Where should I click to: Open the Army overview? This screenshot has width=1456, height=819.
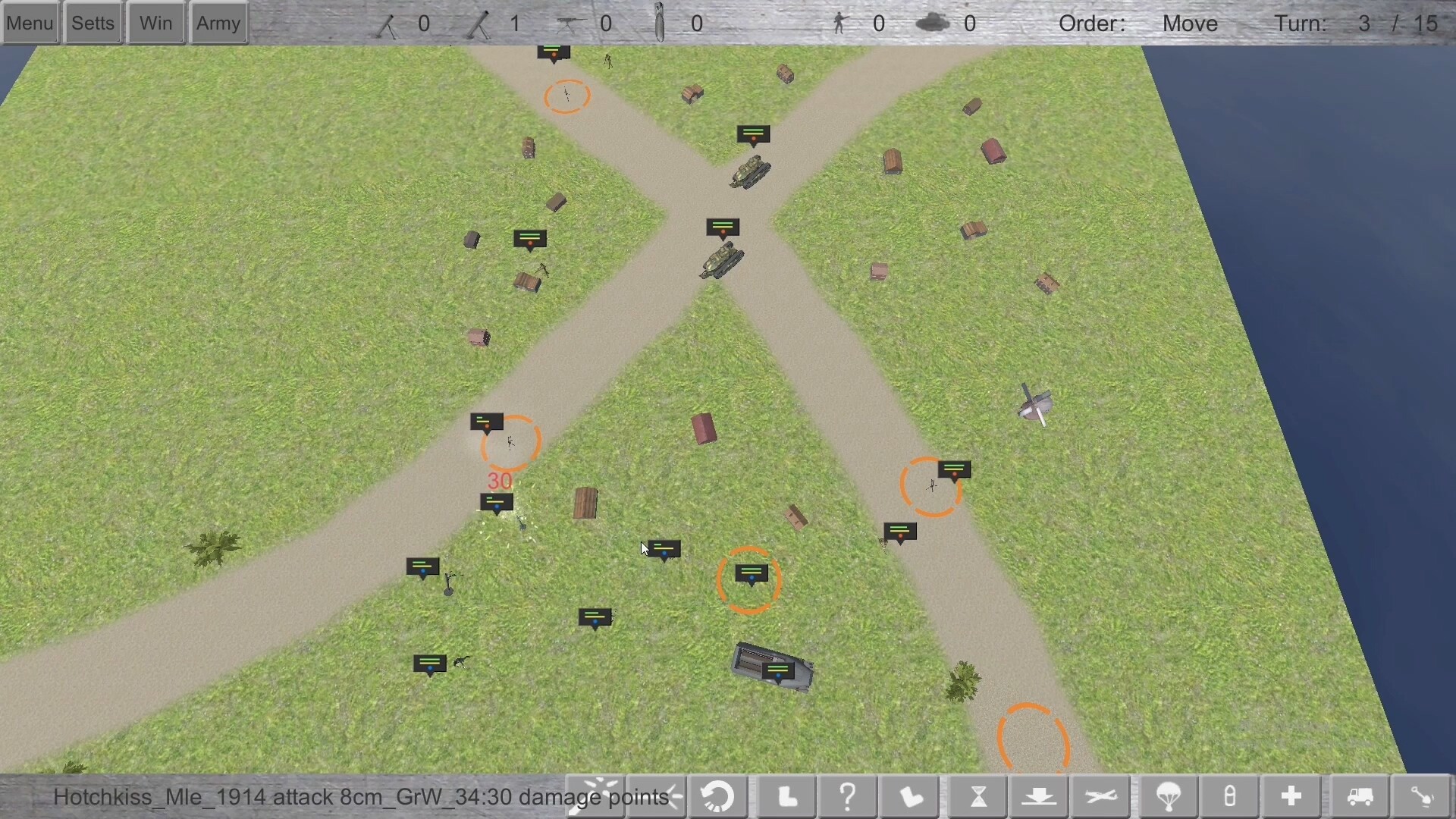click(218, 22)
